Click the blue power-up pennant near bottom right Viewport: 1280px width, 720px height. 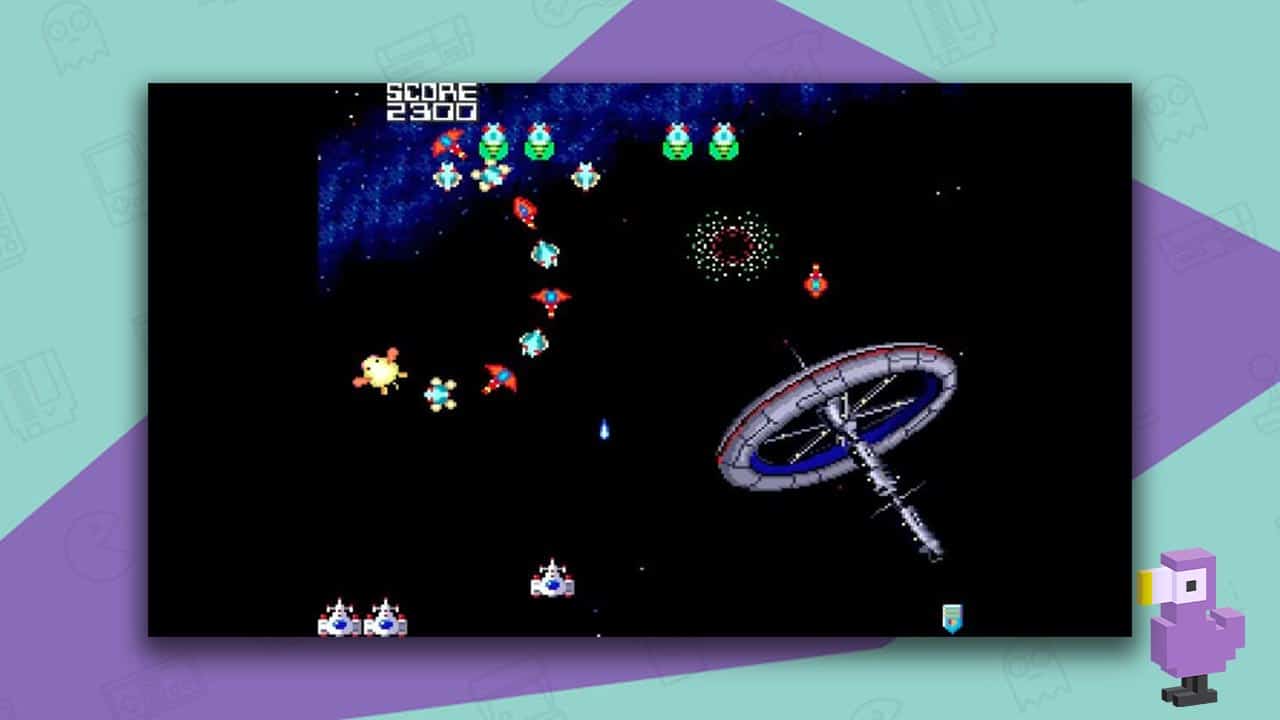tap(953, 617)
